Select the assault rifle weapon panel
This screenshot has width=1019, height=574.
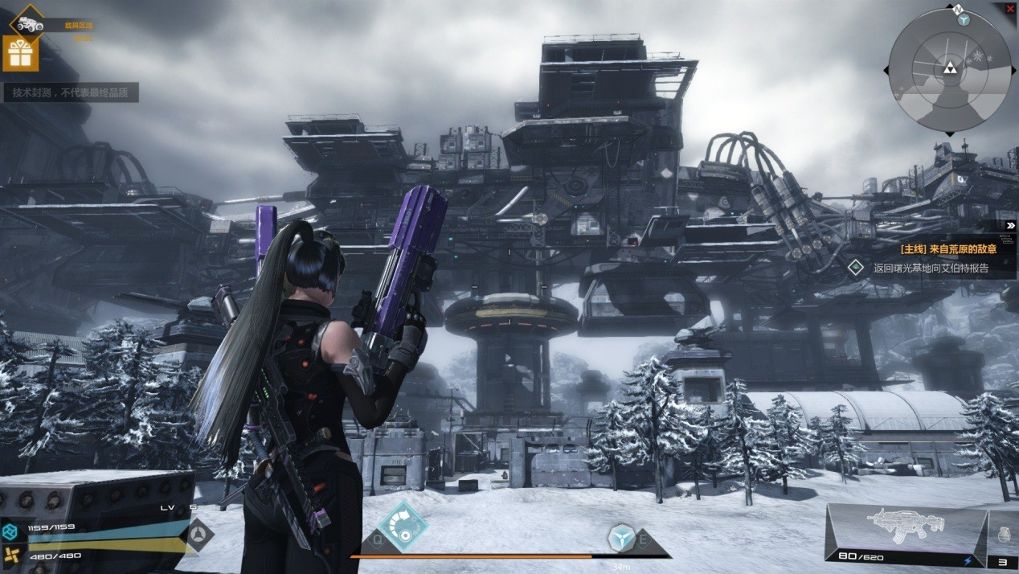(906, 531)
